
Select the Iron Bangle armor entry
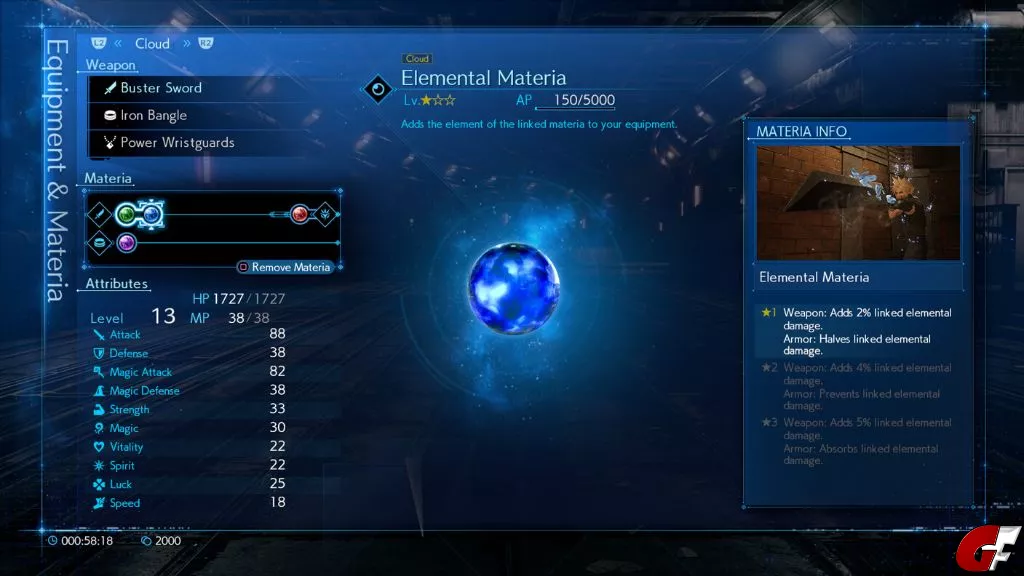[153, 115]
